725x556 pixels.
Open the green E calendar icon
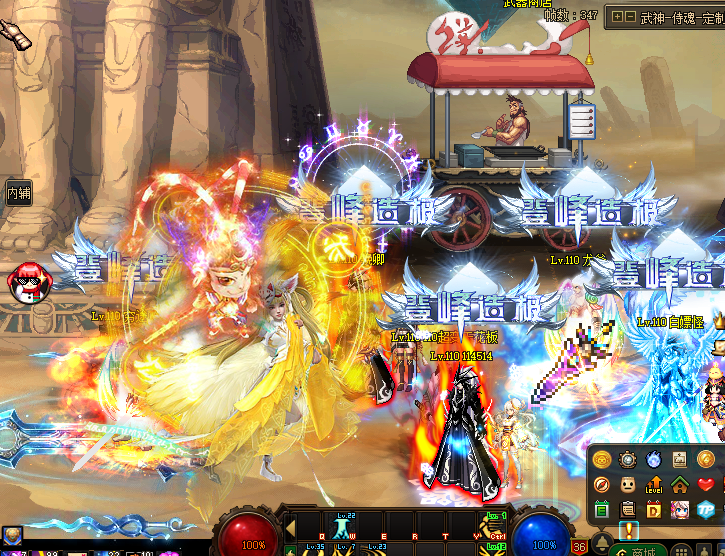(602, 511)
